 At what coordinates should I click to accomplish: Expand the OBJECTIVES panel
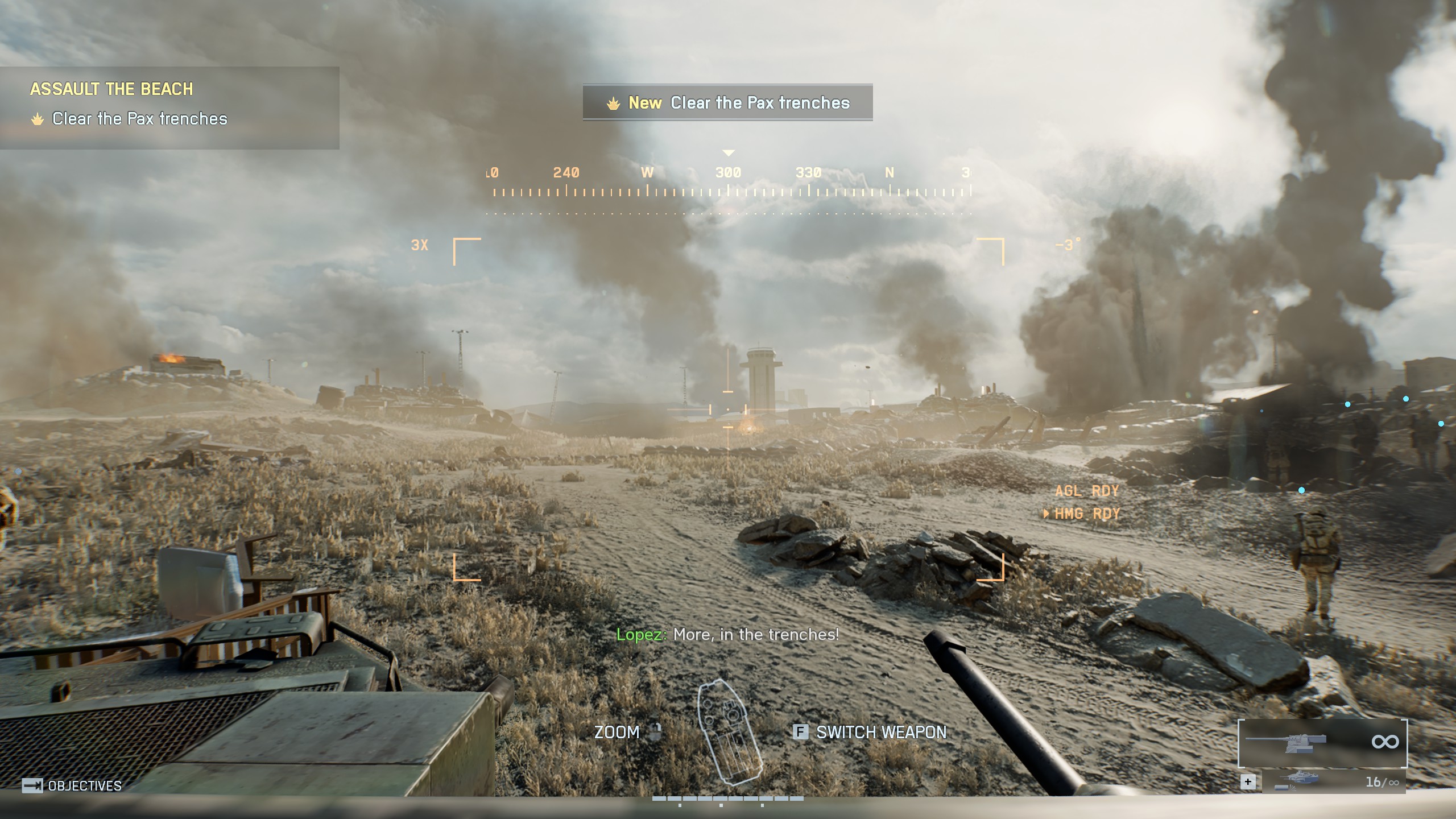84,787
